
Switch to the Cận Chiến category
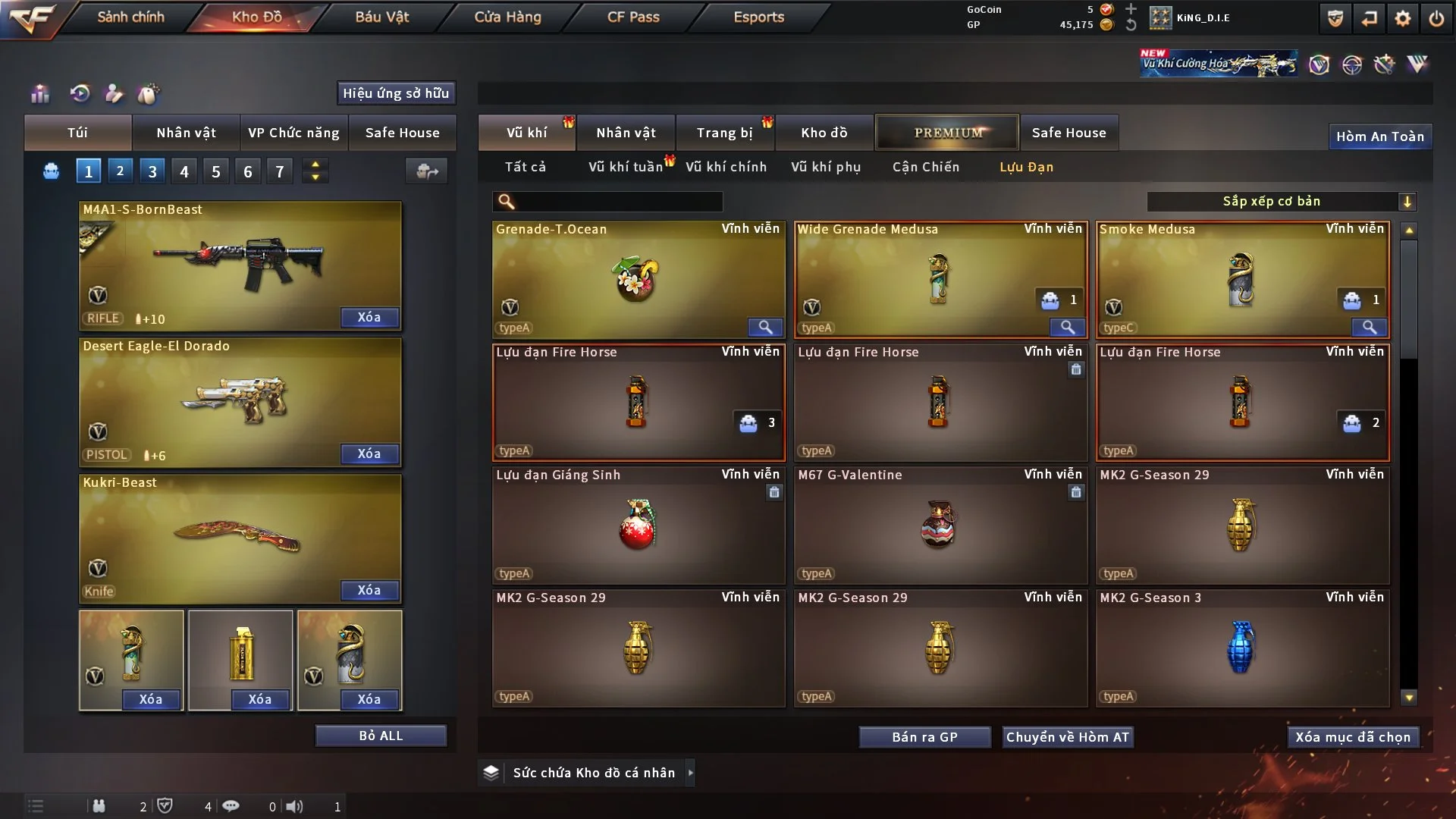click(x=926, y=167)
